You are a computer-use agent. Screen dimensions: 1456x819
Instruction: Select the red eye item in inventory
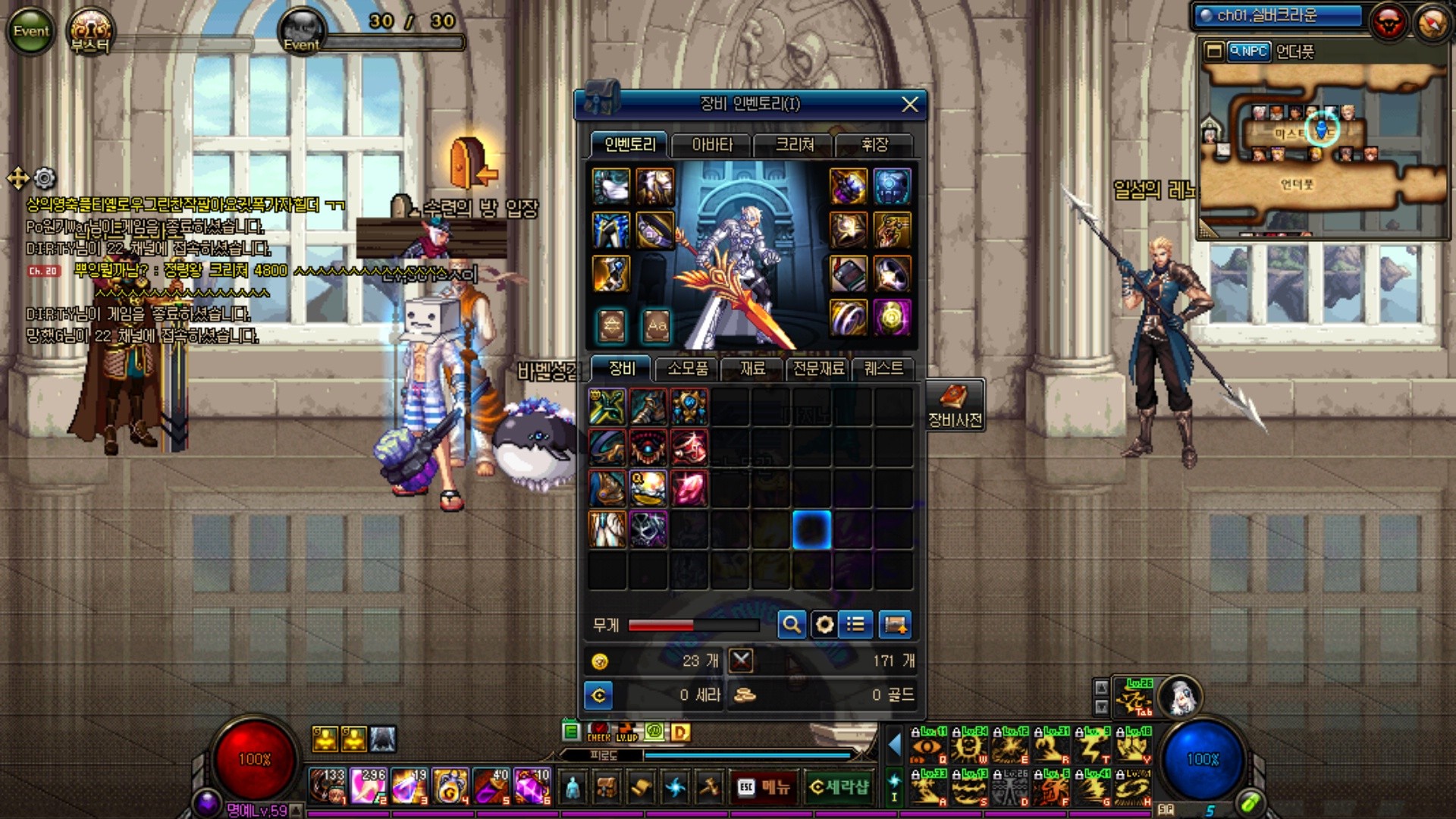648,447
